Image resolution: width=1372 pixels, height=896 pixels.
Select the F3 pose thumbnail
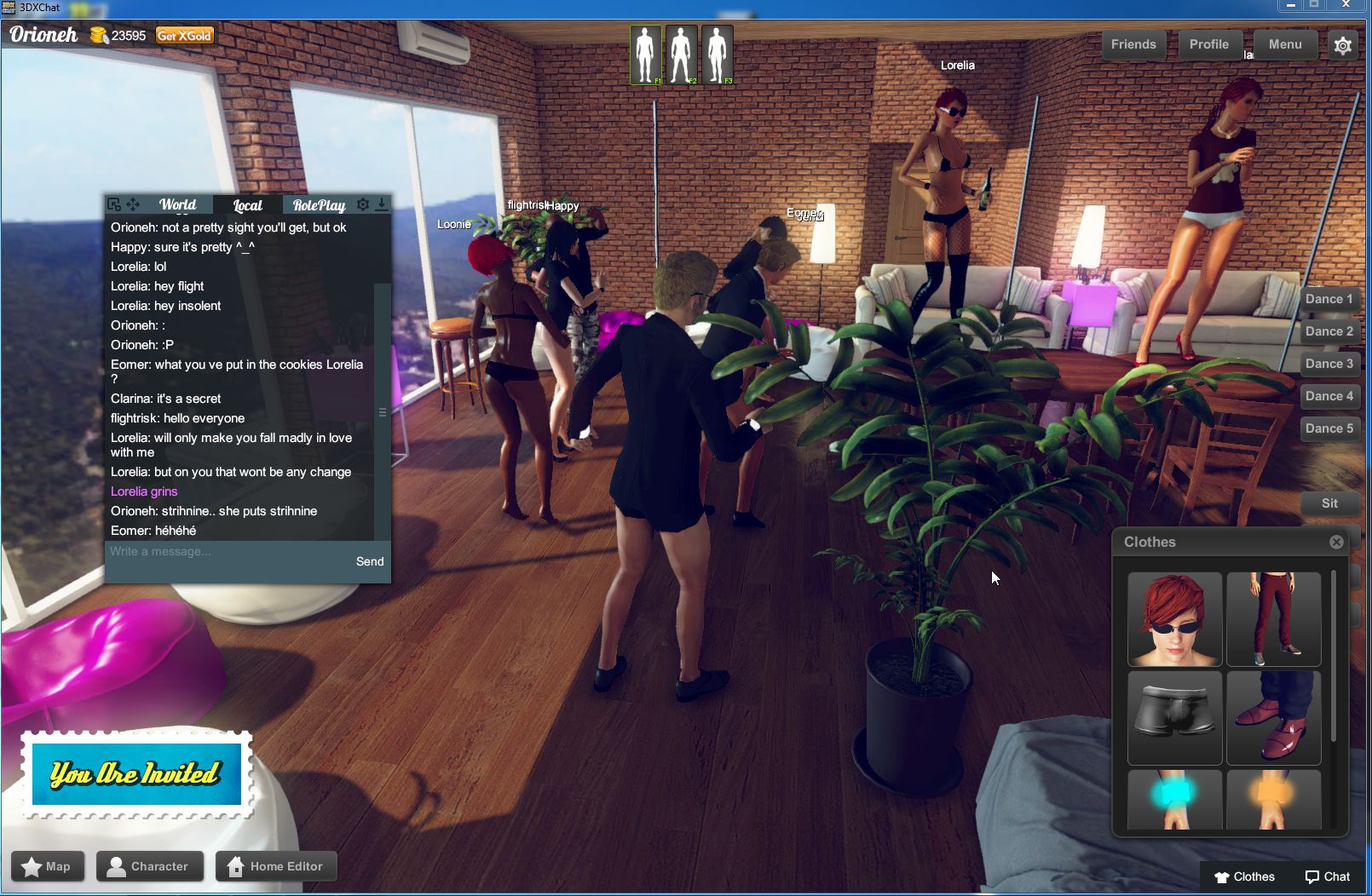tap(717, 53)
